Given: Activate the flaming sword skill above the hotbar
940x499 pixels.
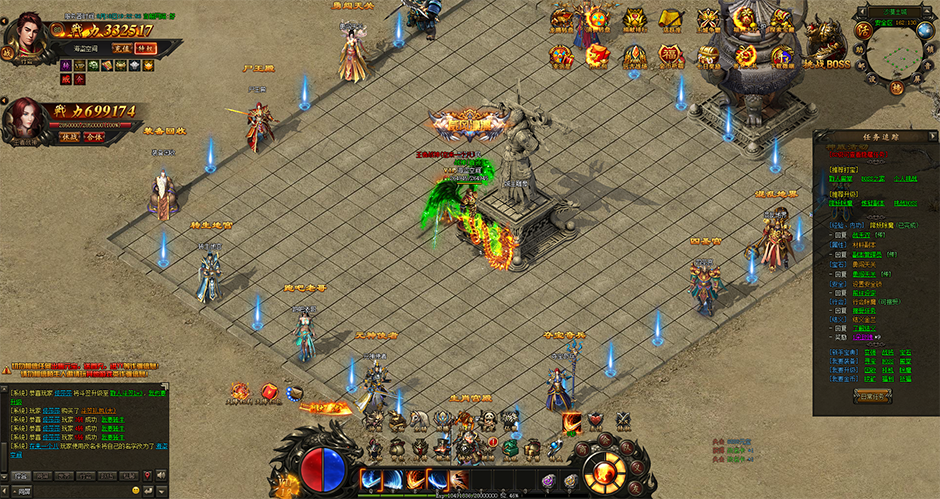Looking at the screenshot, I should click(x=572, y=423).
